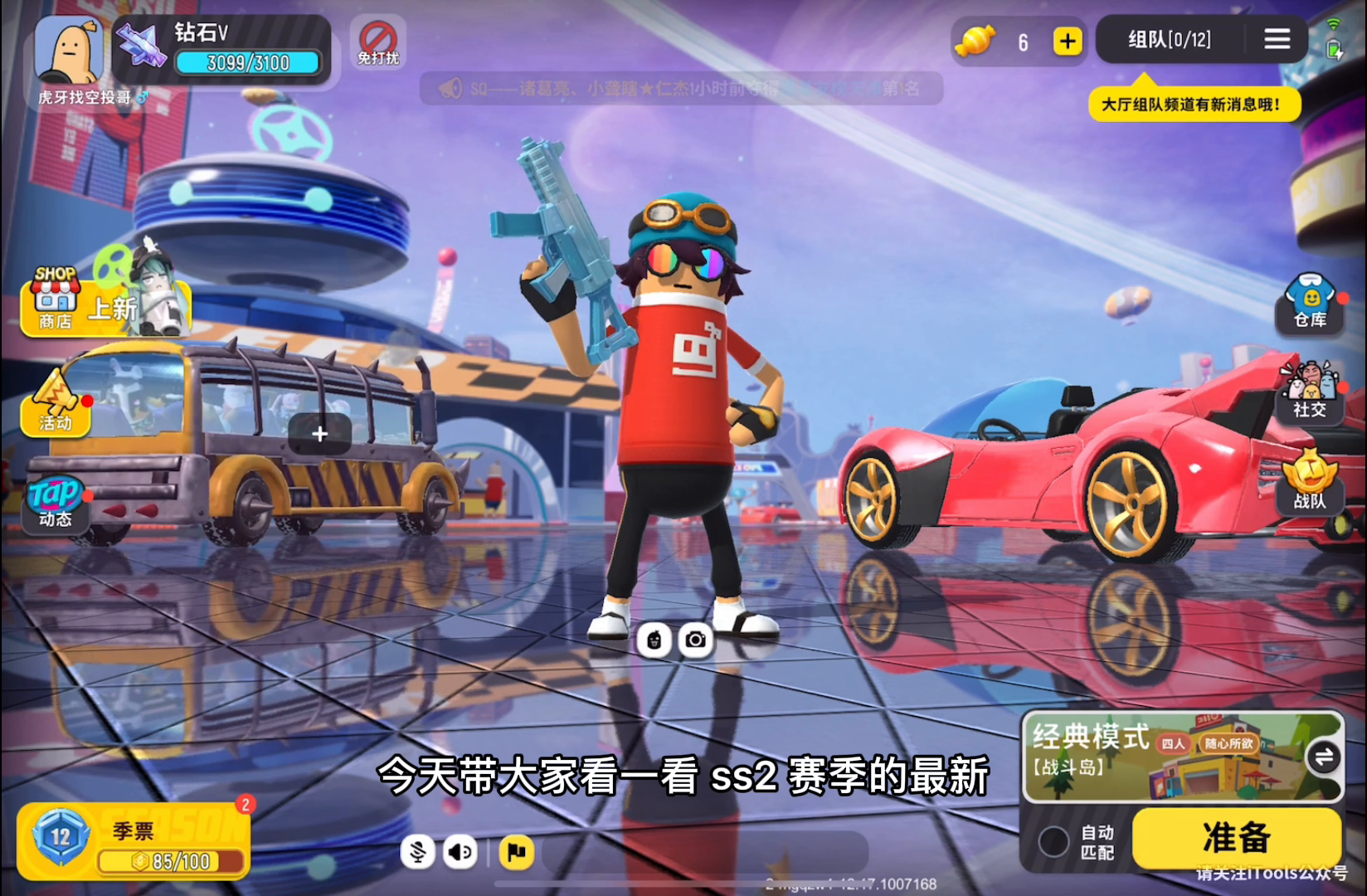Image resolution: width=1367 pixels, height=896 pixels.
Task: Open the hamburger menu next to 组队
Action: click(1277, 38)
